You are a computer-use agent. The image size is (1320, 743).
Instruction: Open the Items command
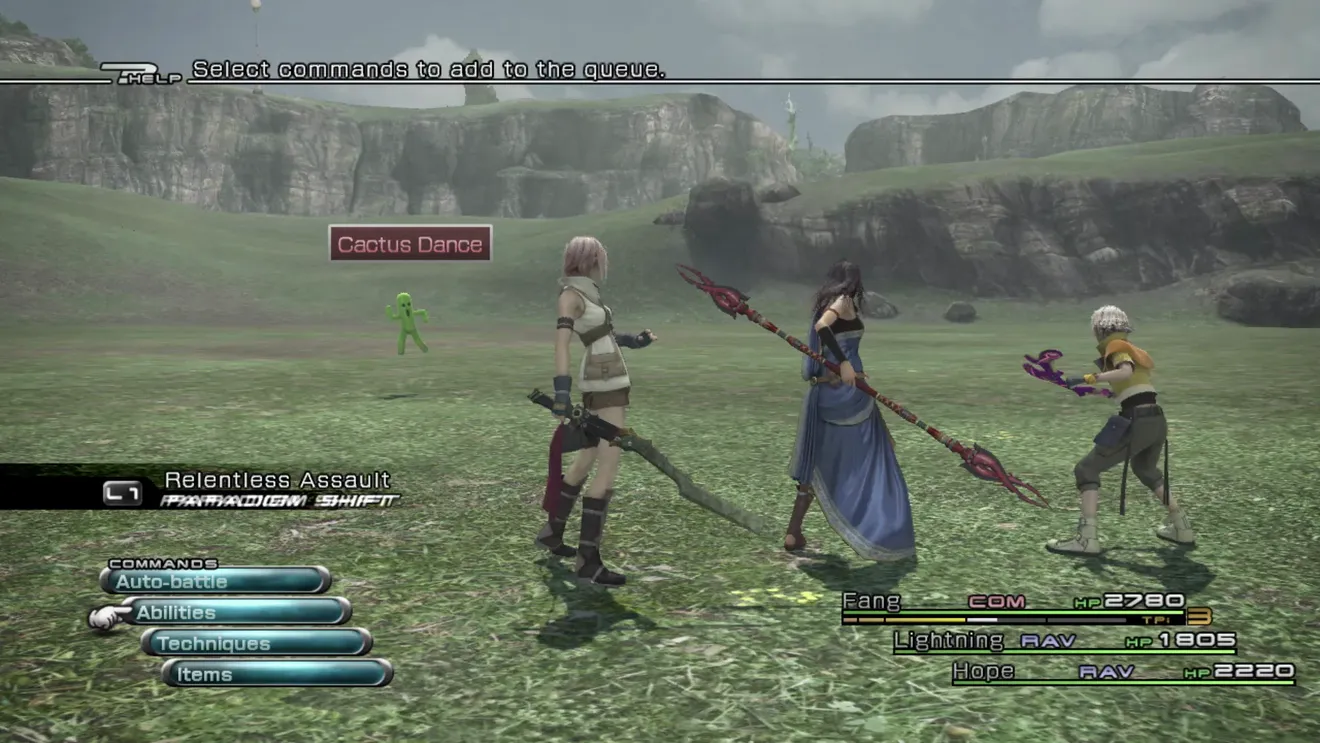277,674
